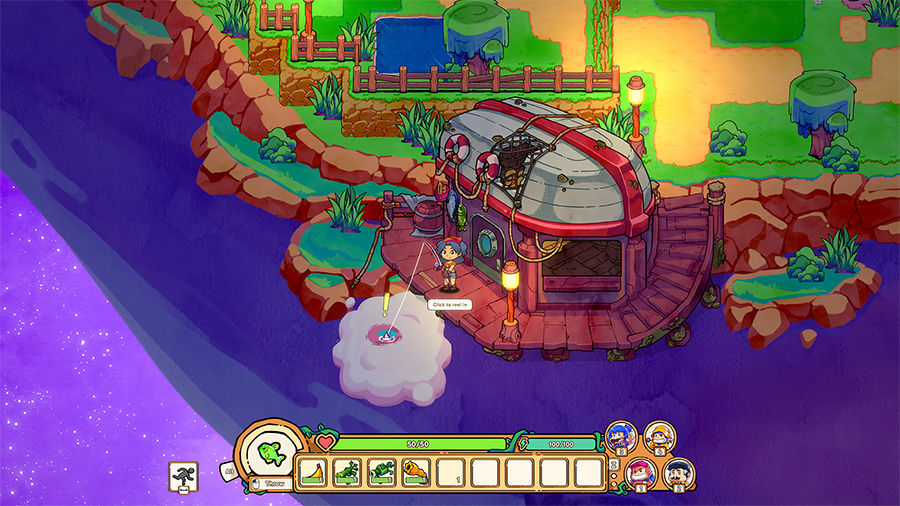Toggle the running figure sprint icon
Image resolution: width=900 pixels, height=506 pixels.
point(183,477)
